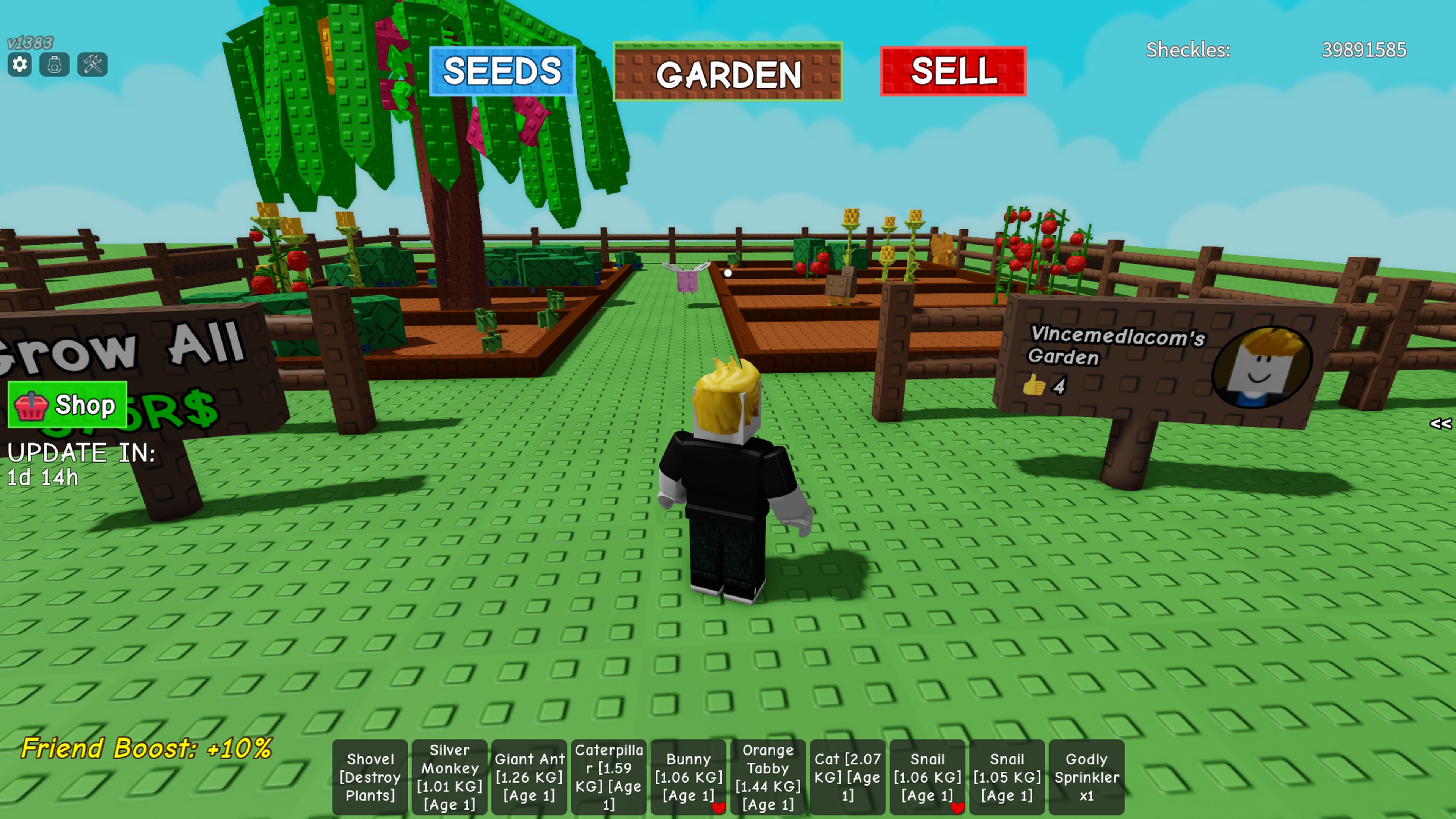Open the SEEDS shop button
This screenshot has width=1456, height=819.
(x=502, y=71)
